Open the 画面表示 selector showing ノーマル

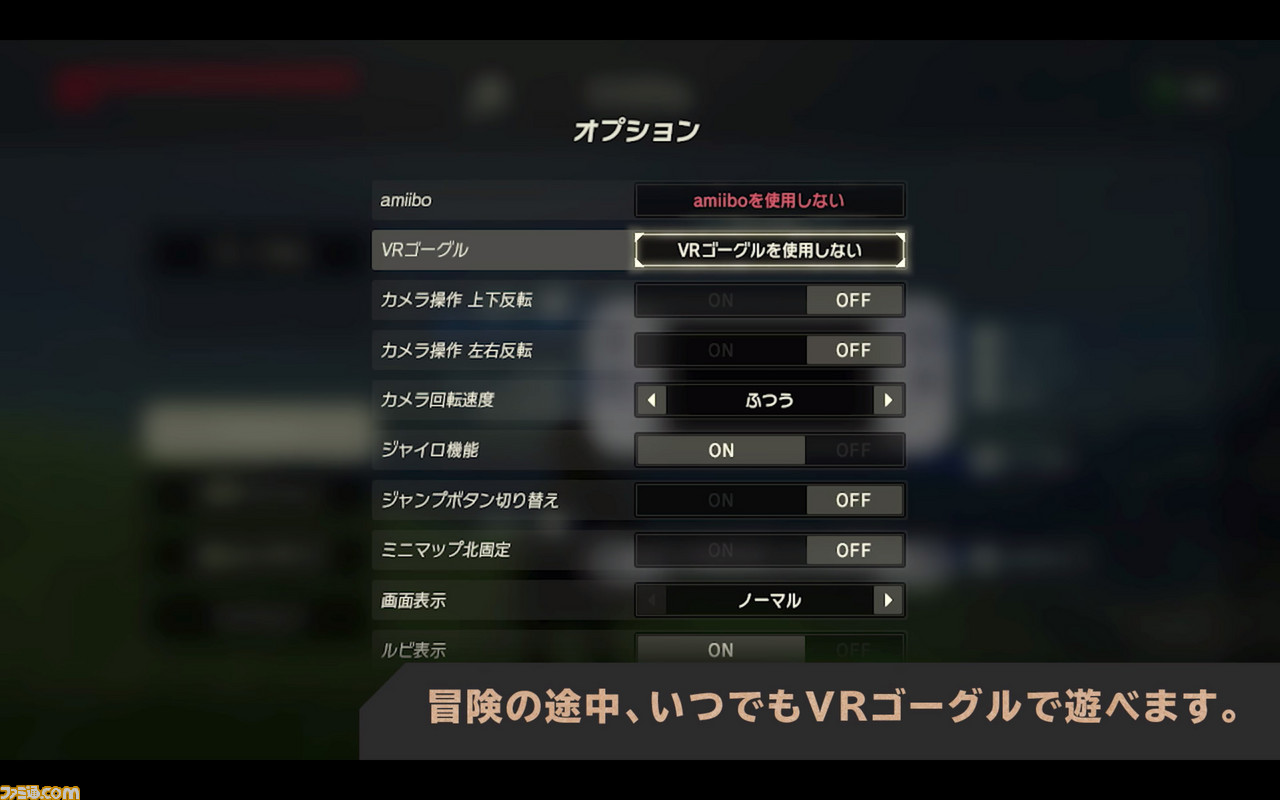[x=769, y=600]
